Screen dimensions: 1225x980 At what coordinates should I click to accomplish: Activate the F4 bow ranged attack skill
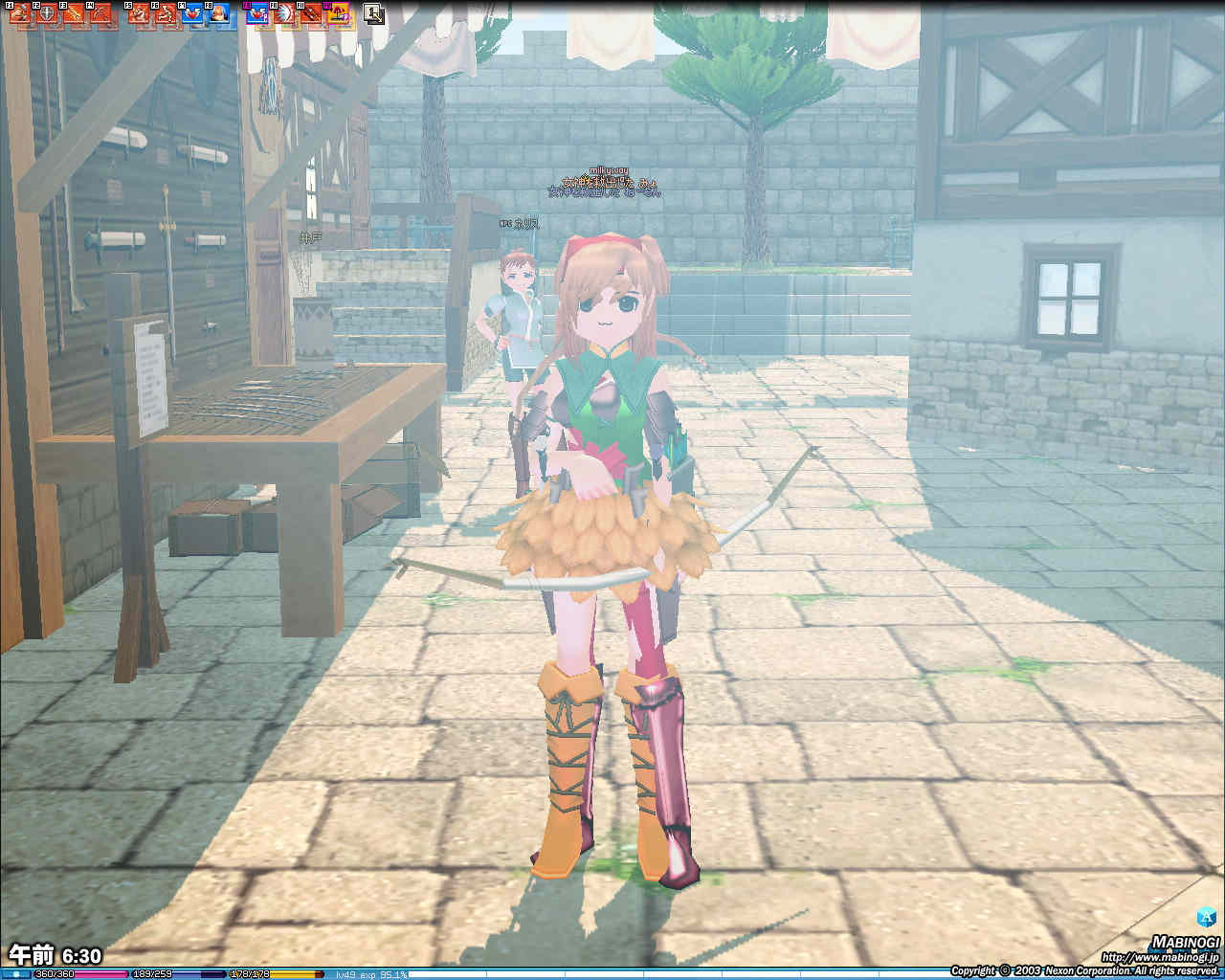pyautogui.click(x=99, y=13)
